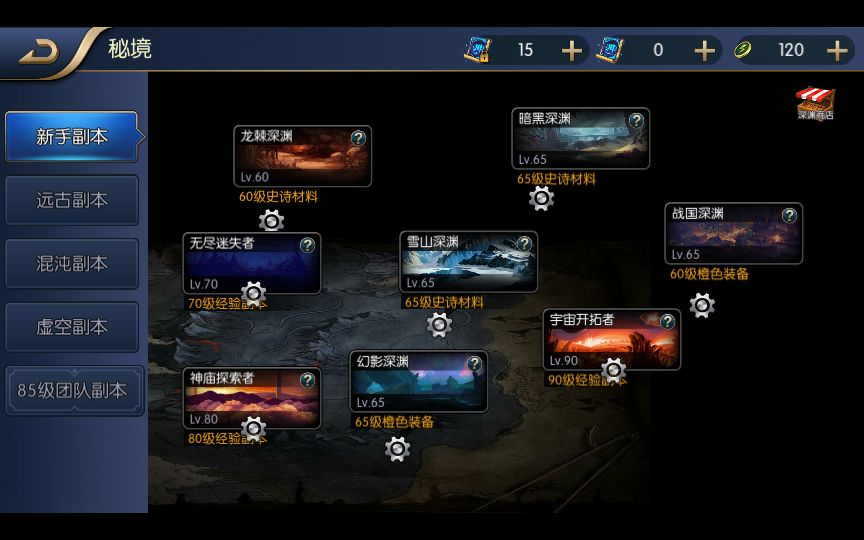Image resolution: width=864 pixels, height=540 pixels.
Task: Switch to the 新手副本 tab
Action: click(72, 137)
